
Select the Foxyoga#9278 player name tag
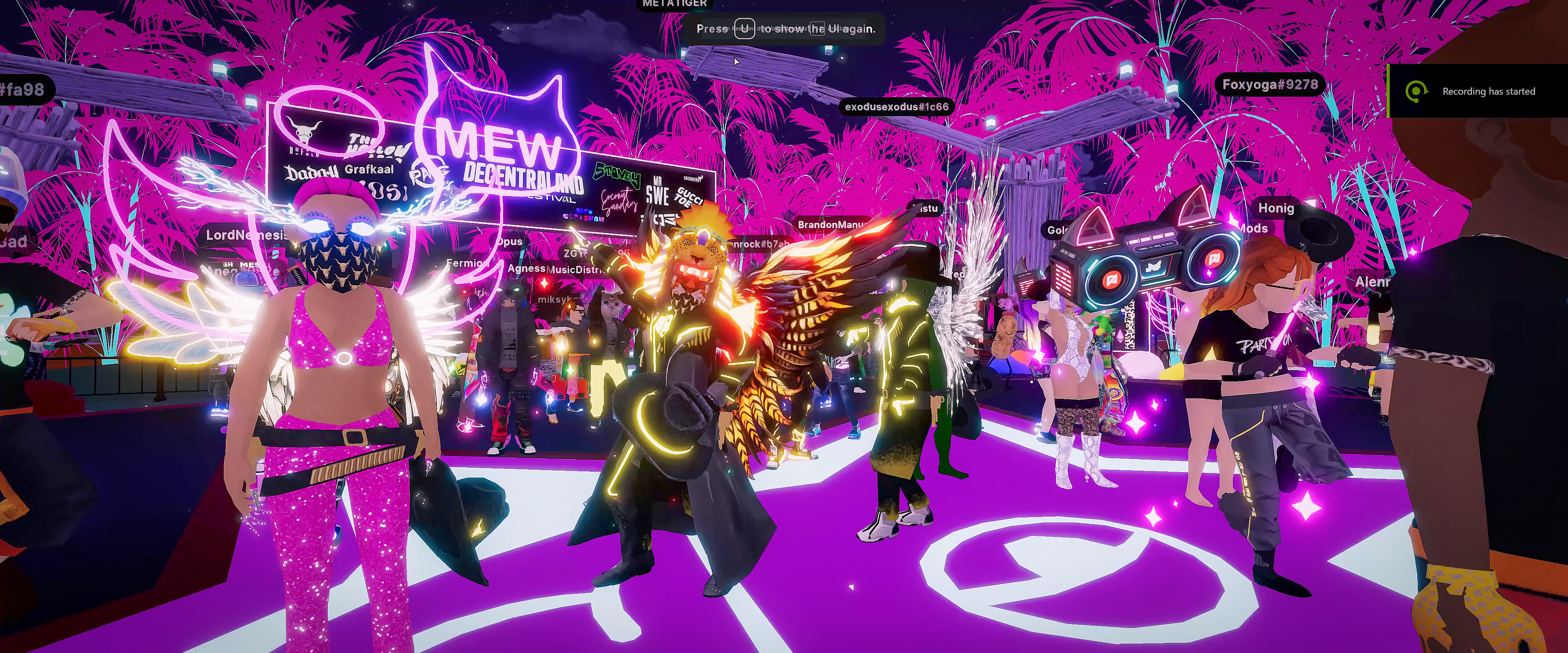1270,84
